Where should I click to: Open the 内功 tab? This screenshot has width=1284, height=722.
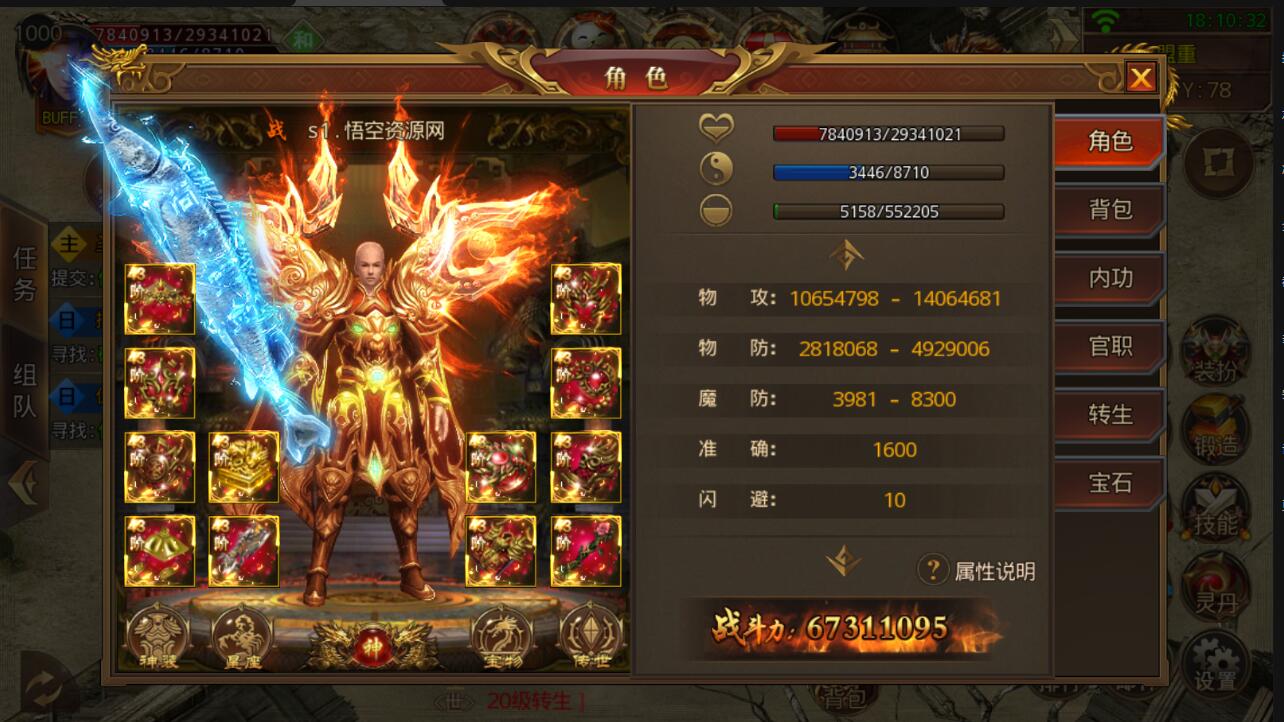click(1110, 278)
